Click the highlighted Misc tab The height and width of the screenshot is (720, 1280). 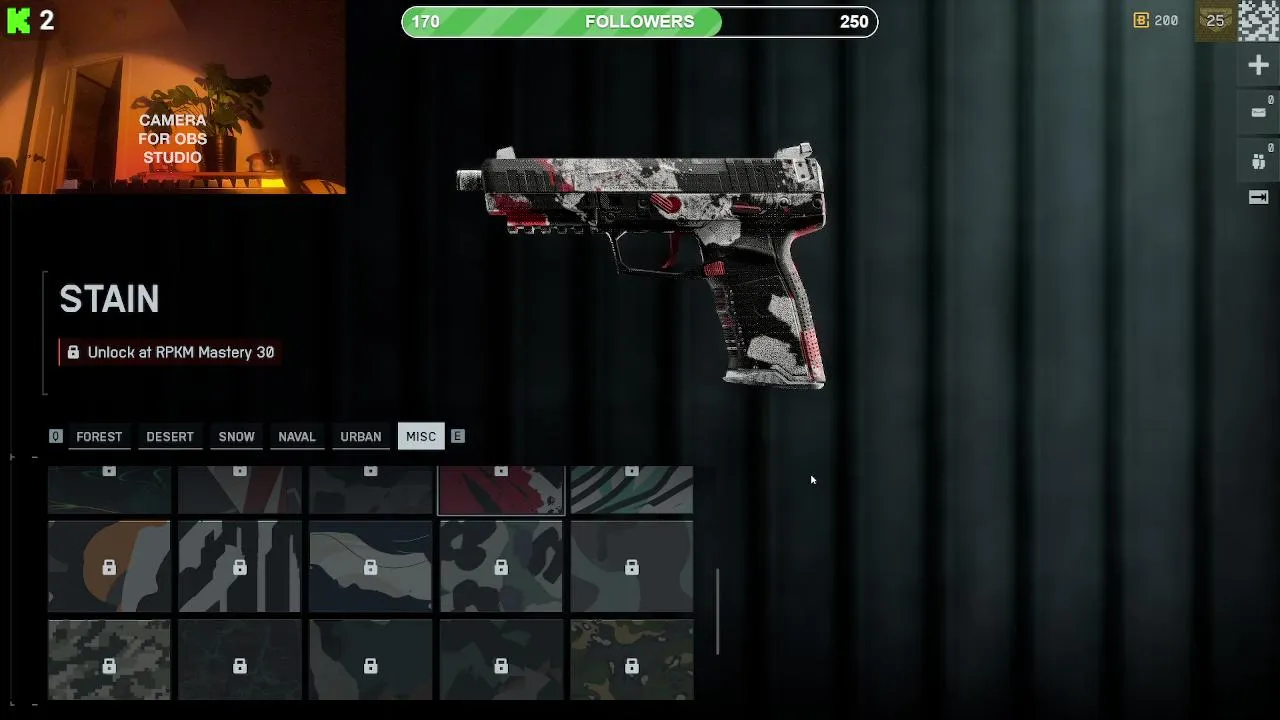pyautogui.click(x=421, y=437)
